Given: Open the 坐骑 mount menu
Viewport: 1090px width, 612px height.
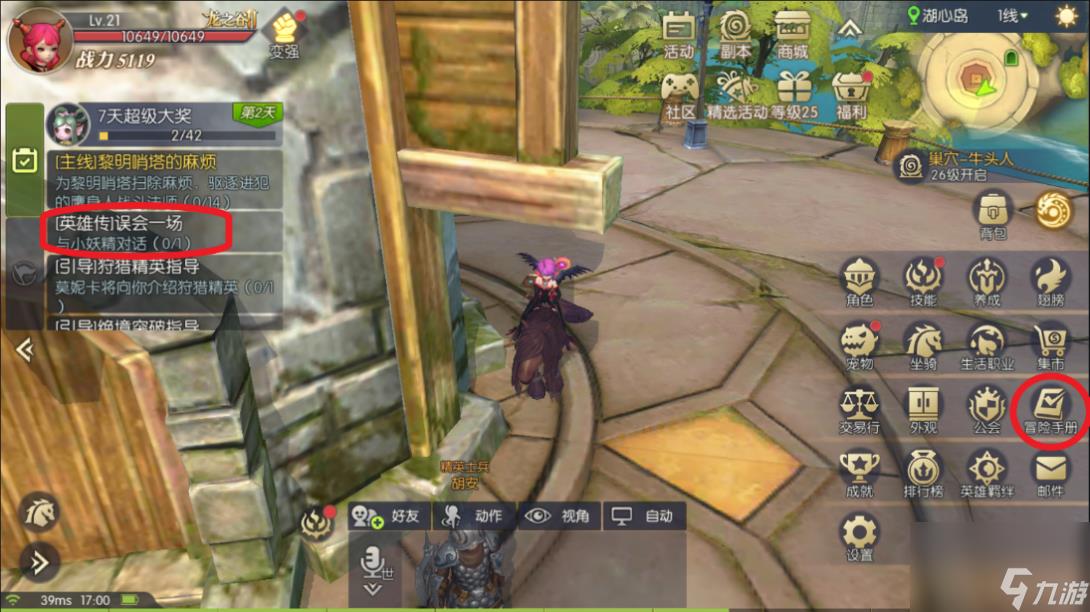Looking at the screenshot, I should pyautogui.click(x=923, y=344).
